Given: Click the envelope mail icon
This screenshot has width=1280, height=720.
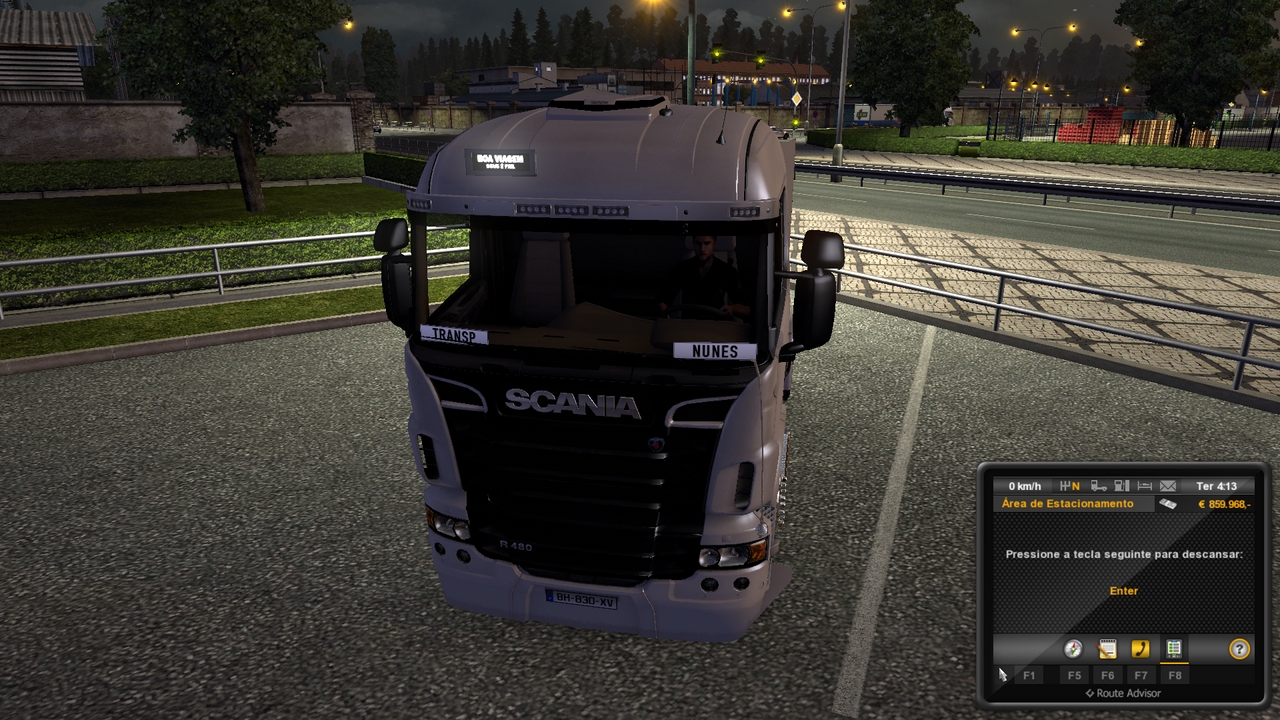Looking at the screenshot, I should 1167,486.
